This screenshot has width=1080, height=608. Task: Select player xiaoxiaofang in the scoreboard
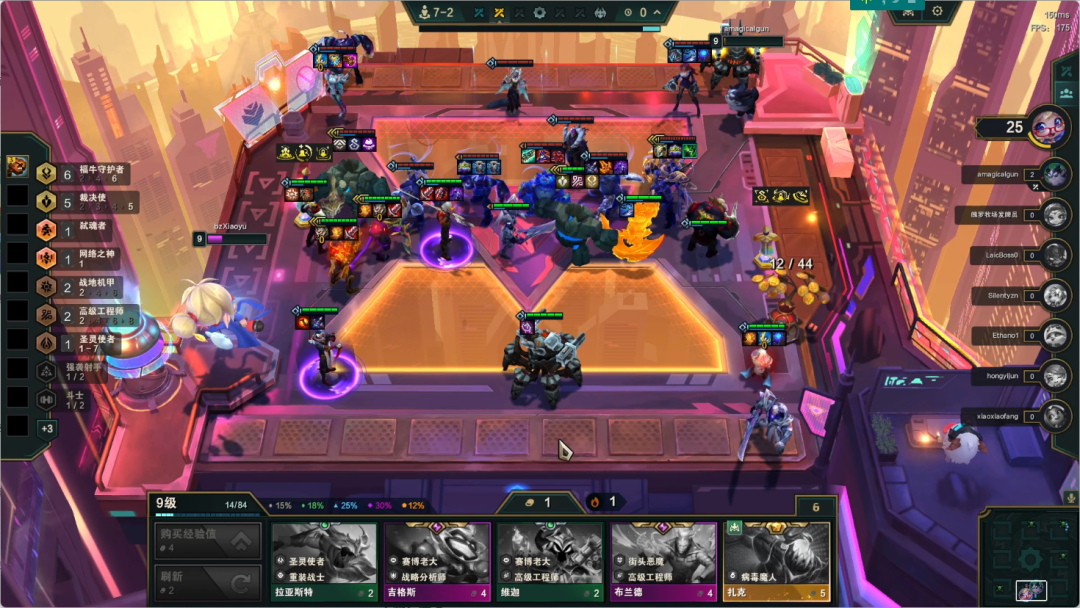point(1055,416)
